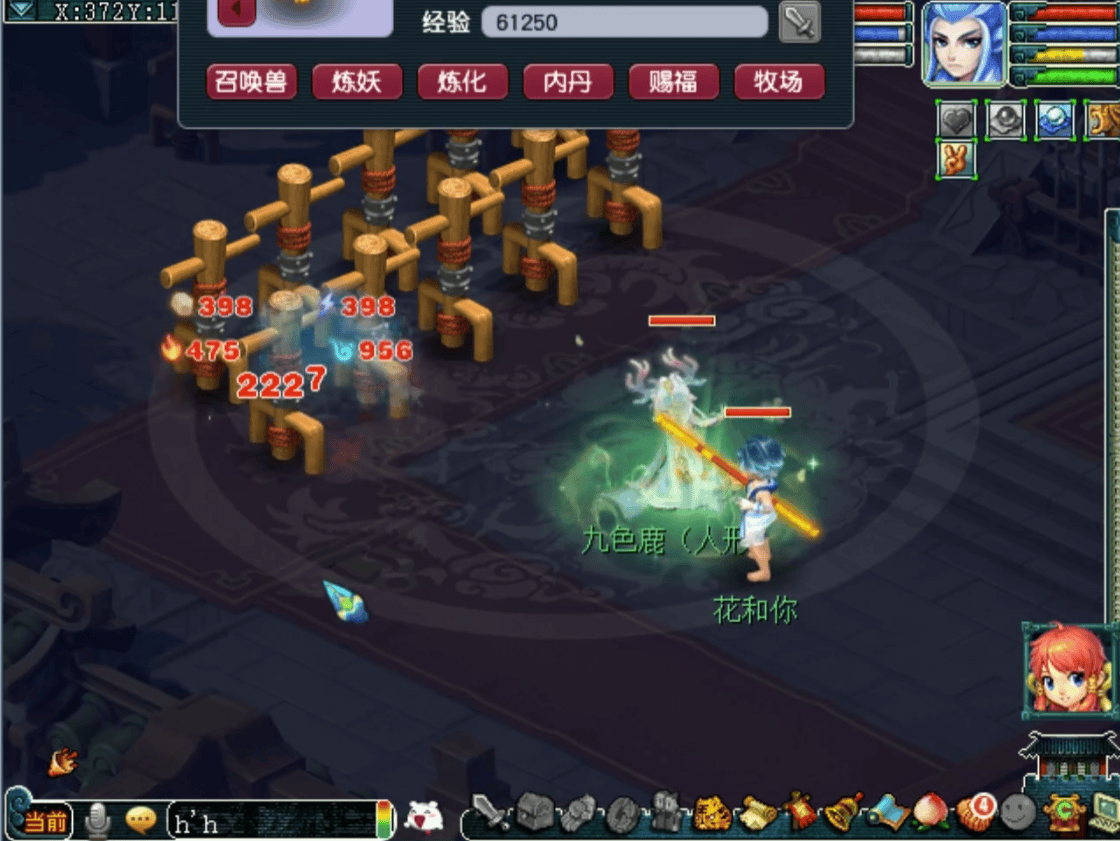This screenshot has width=1120, height=841.
Task: Select the 炼化 refine button
Action: tap(462, 82)
